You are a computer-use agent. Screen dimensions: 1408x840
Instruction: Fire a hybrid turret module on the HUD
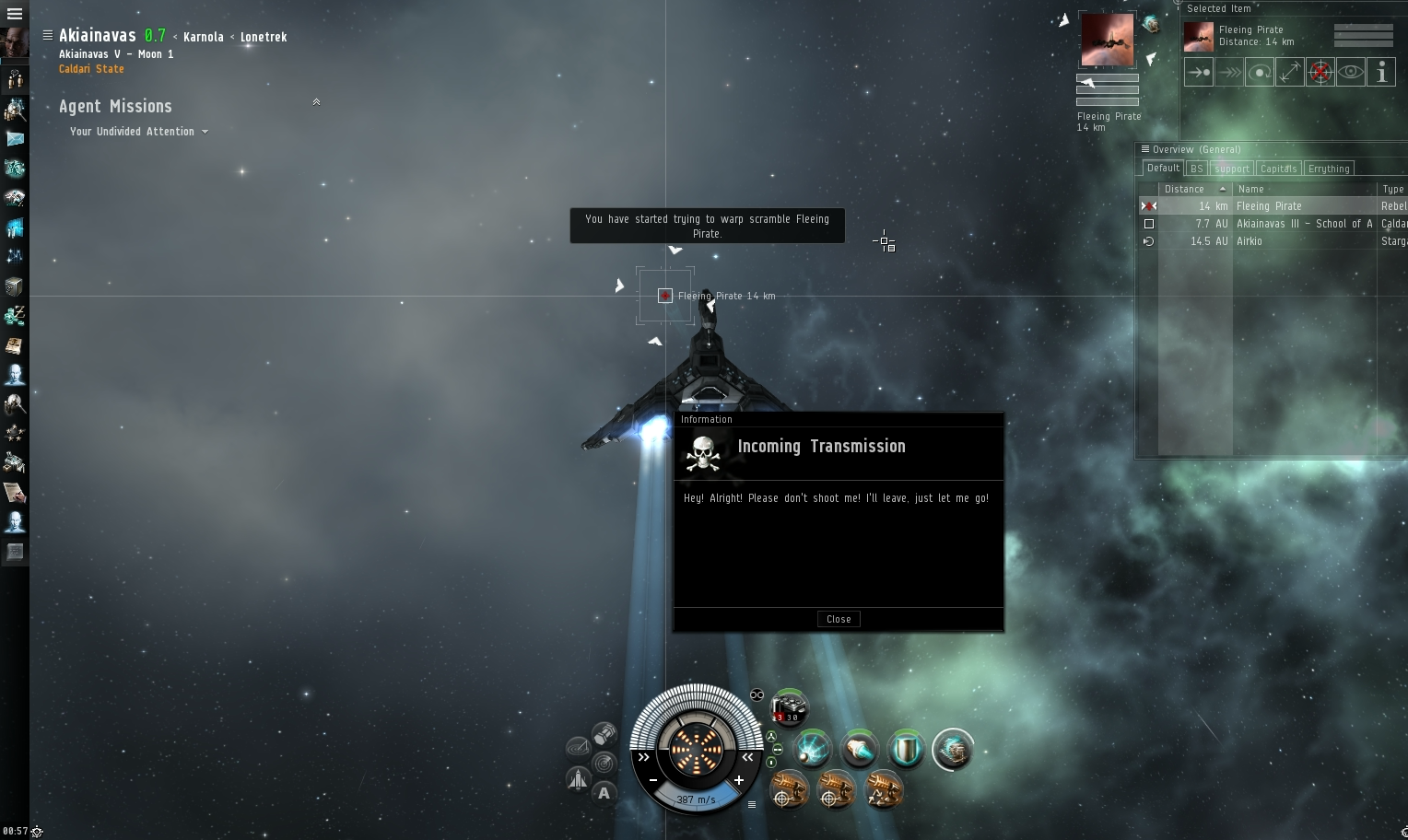pyautogui.click(x=790, y=790)
